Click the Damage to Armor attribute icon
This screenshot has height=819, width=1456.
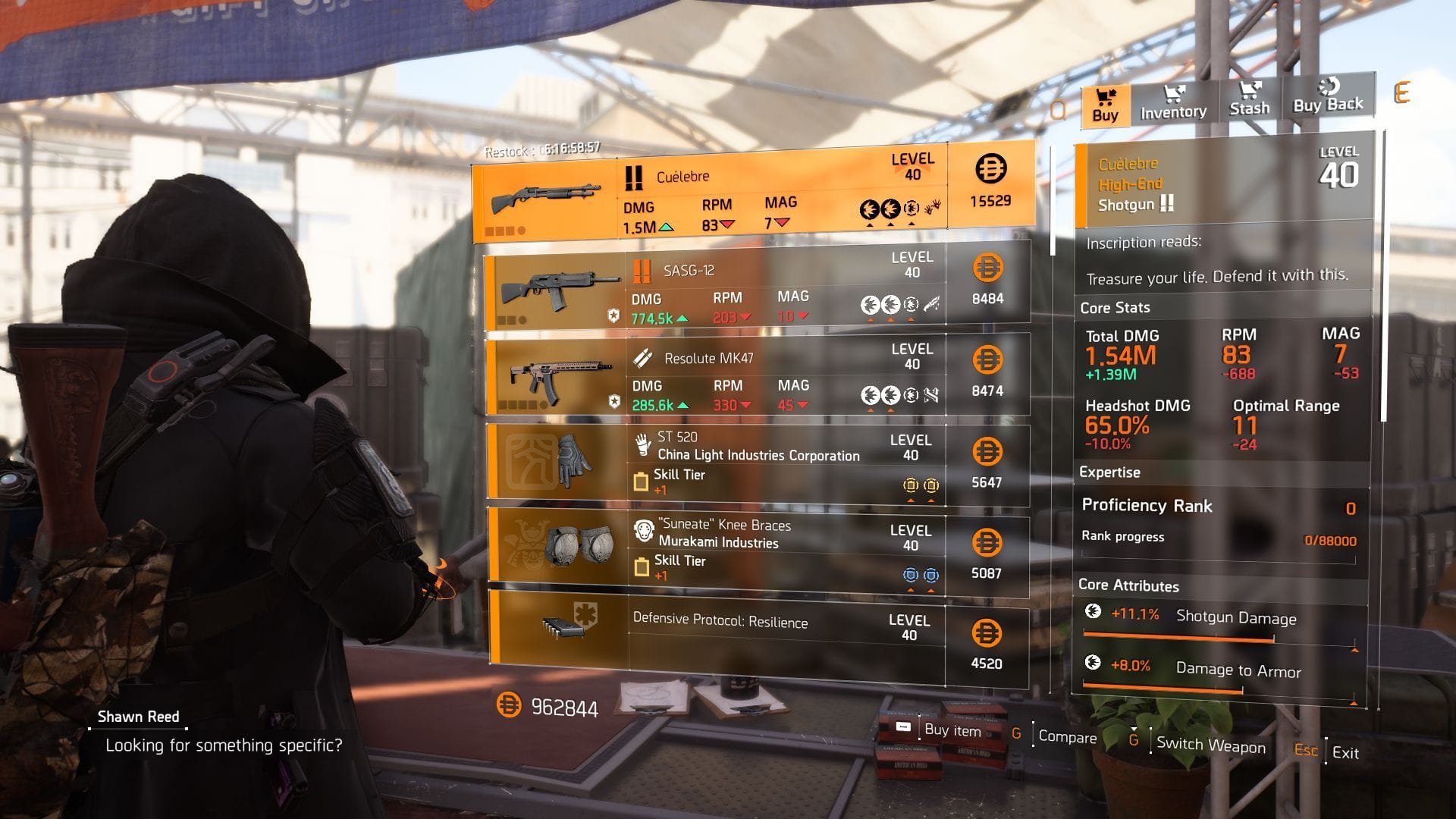point(1095,666)
